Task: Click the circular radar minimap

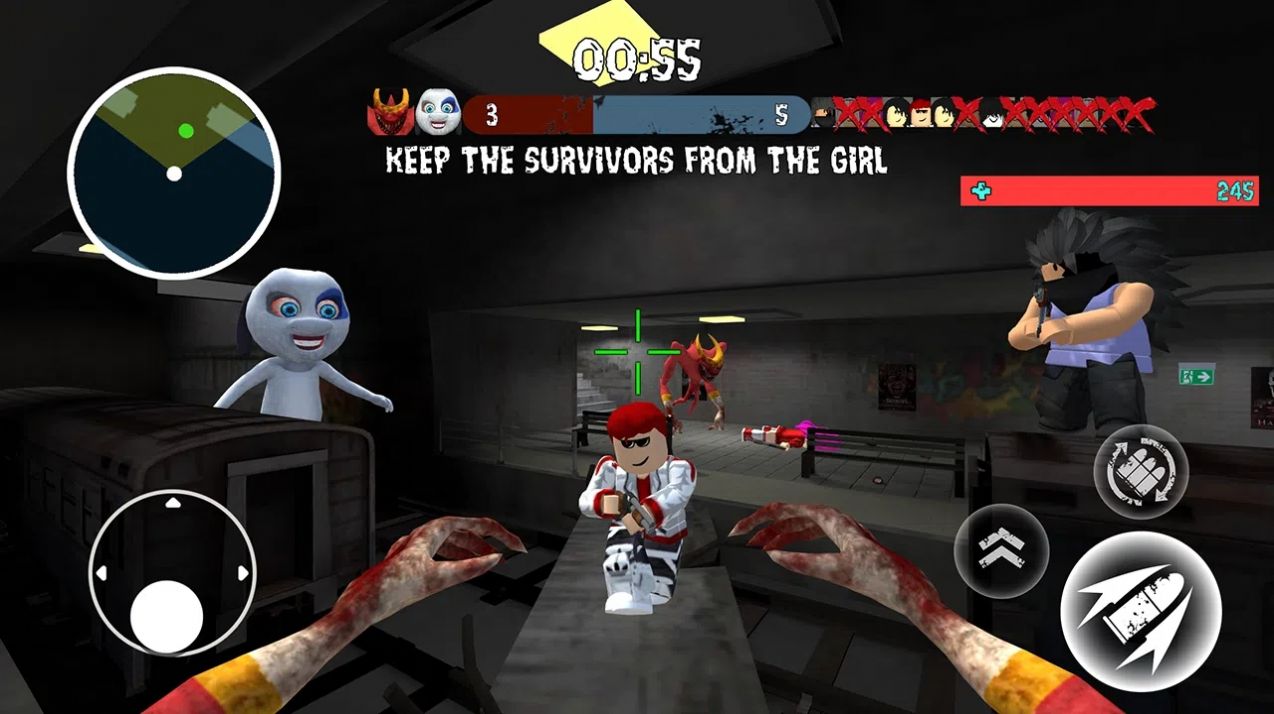Action: [174, 174]
